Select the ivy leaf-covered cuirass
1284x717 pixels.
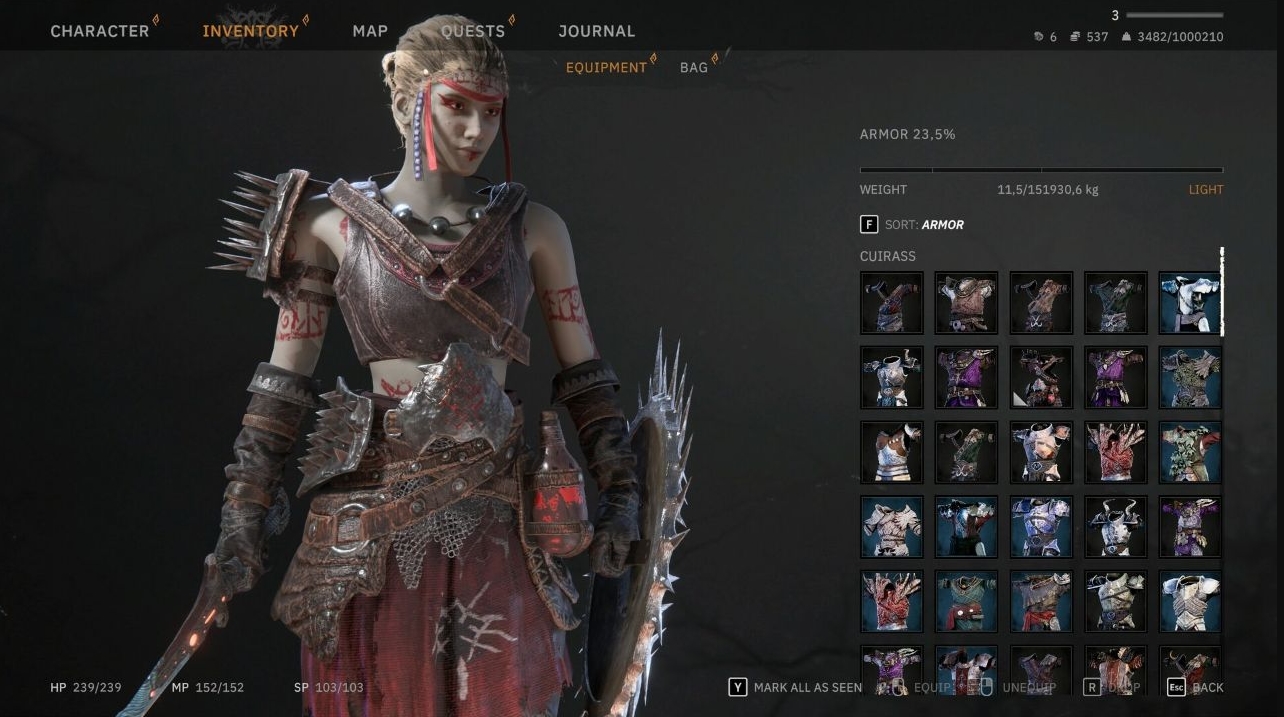1190,452
